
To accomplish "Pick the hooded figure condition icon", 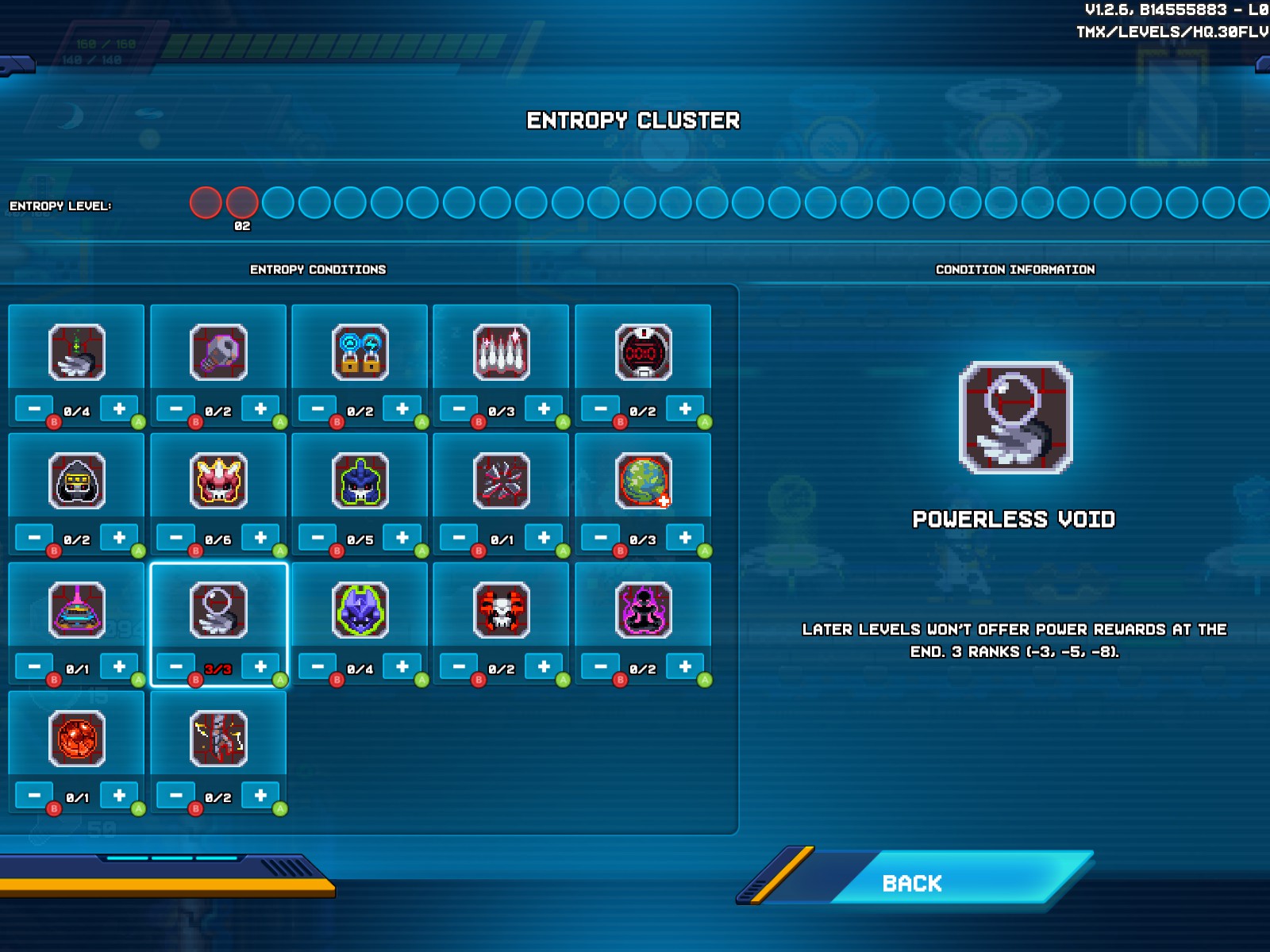I will [76, 481].
